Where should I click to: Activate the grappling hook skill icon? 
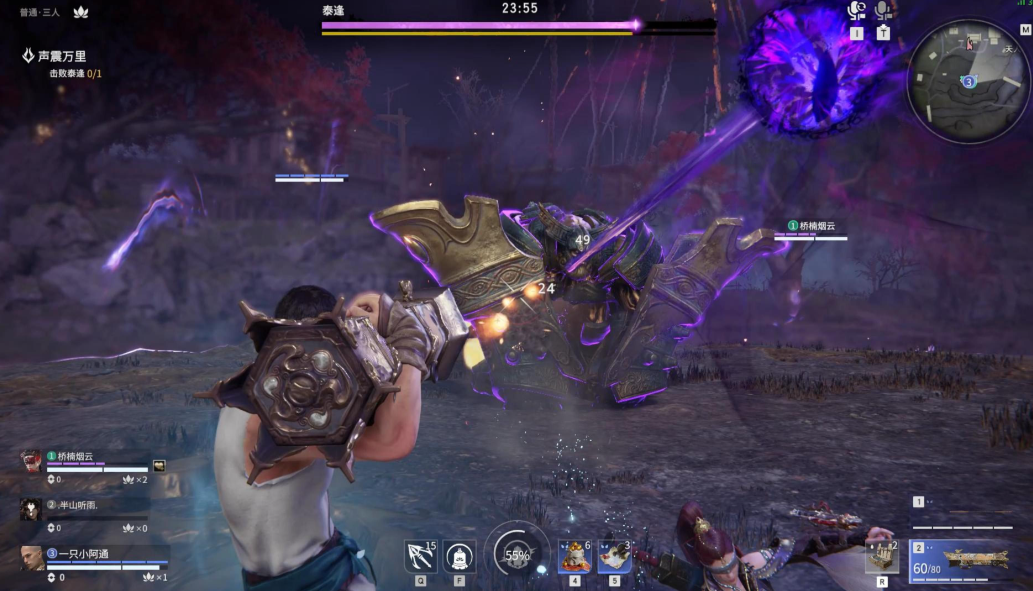click(x=419, y=555)
